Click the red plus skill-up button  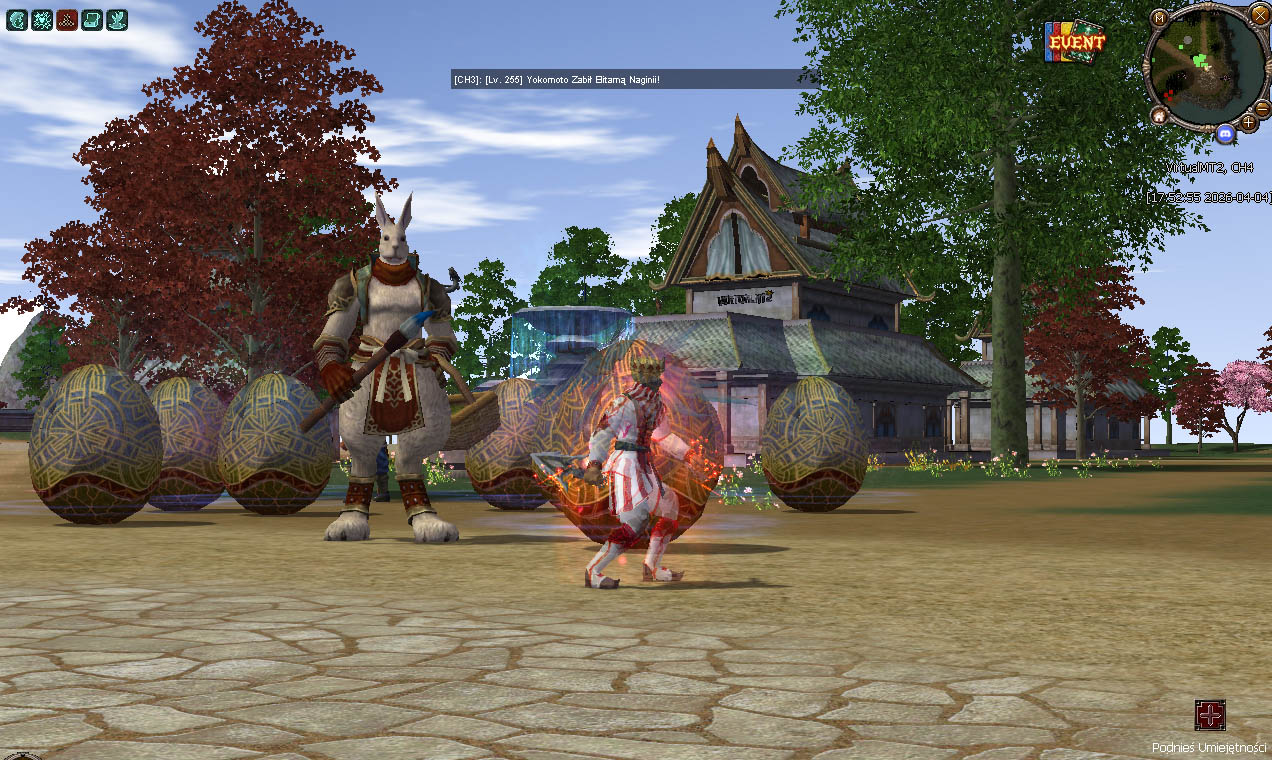[x=1210, y=715]
